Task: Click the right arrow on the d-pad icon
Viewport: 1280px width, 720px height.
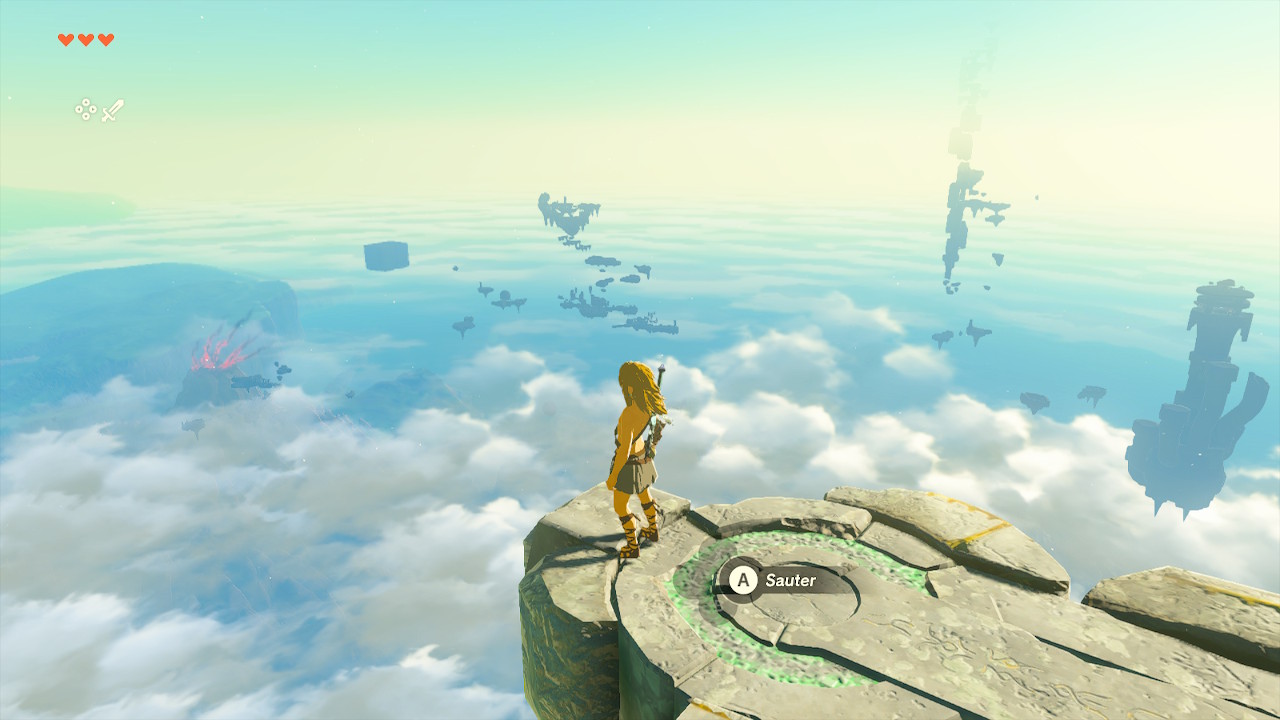Action: (92, 109)
